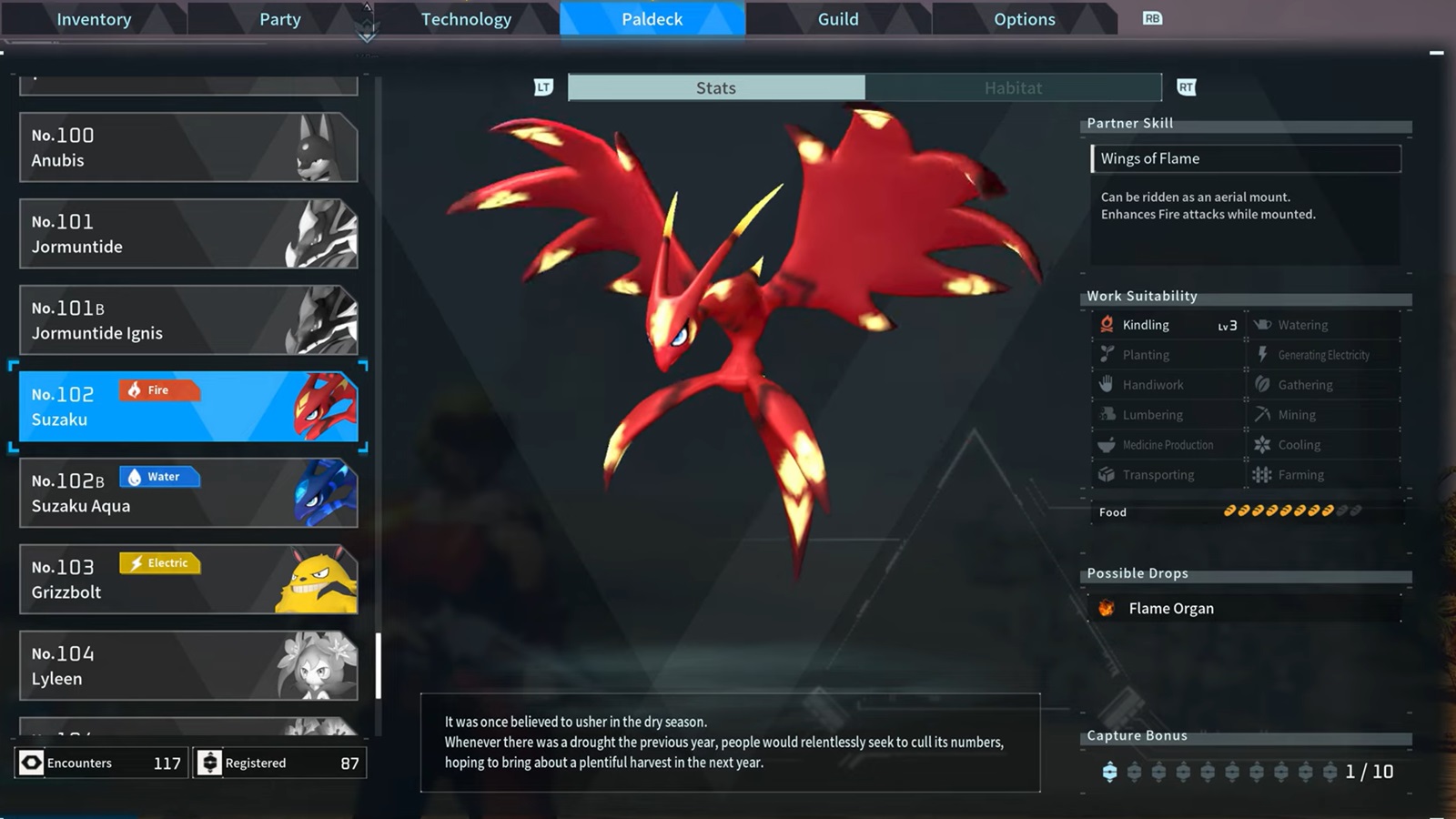Open the Technology menu tab

click(466, 18)
